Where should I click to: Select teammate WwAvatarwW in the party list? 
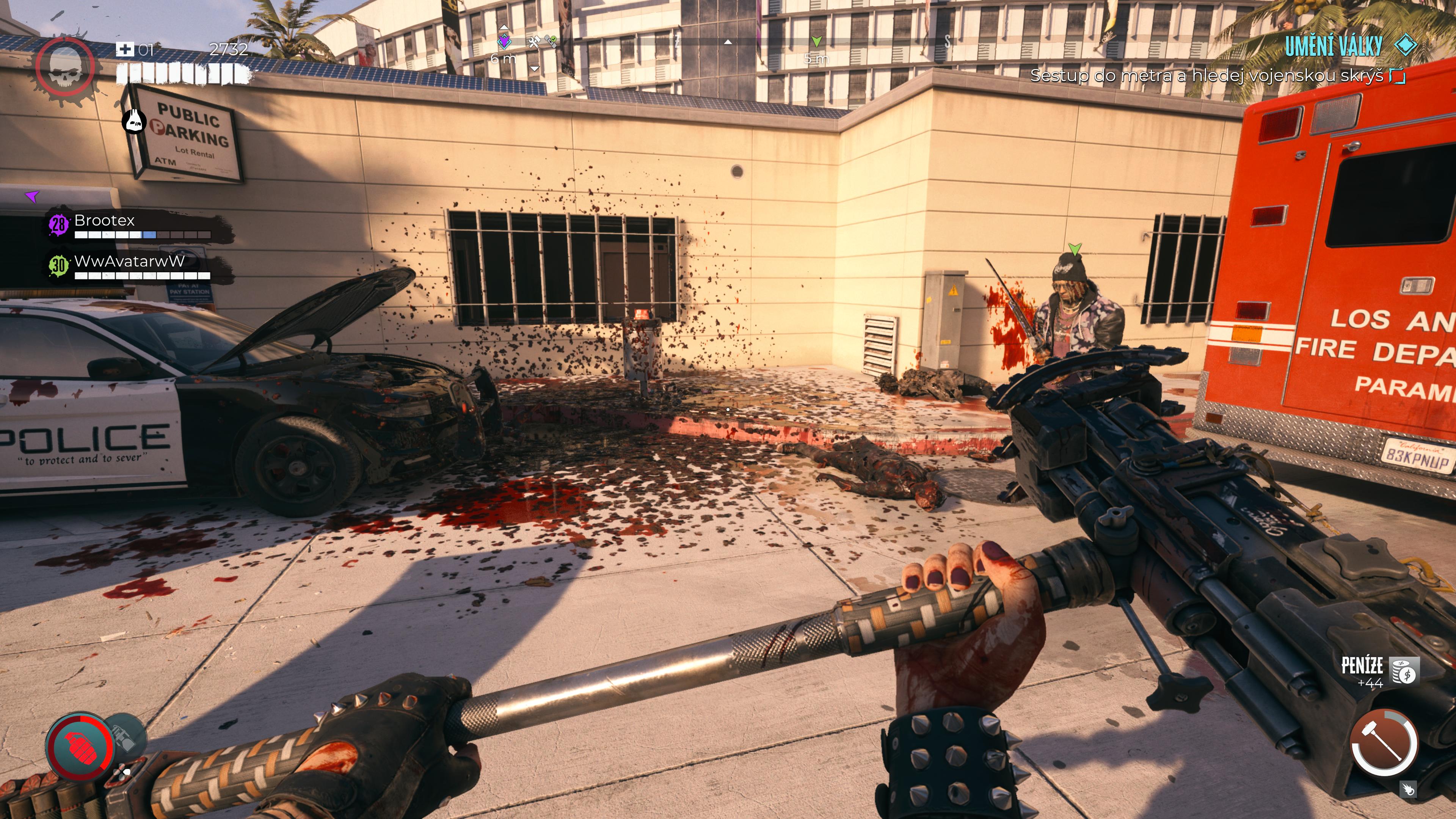[129, 262]
